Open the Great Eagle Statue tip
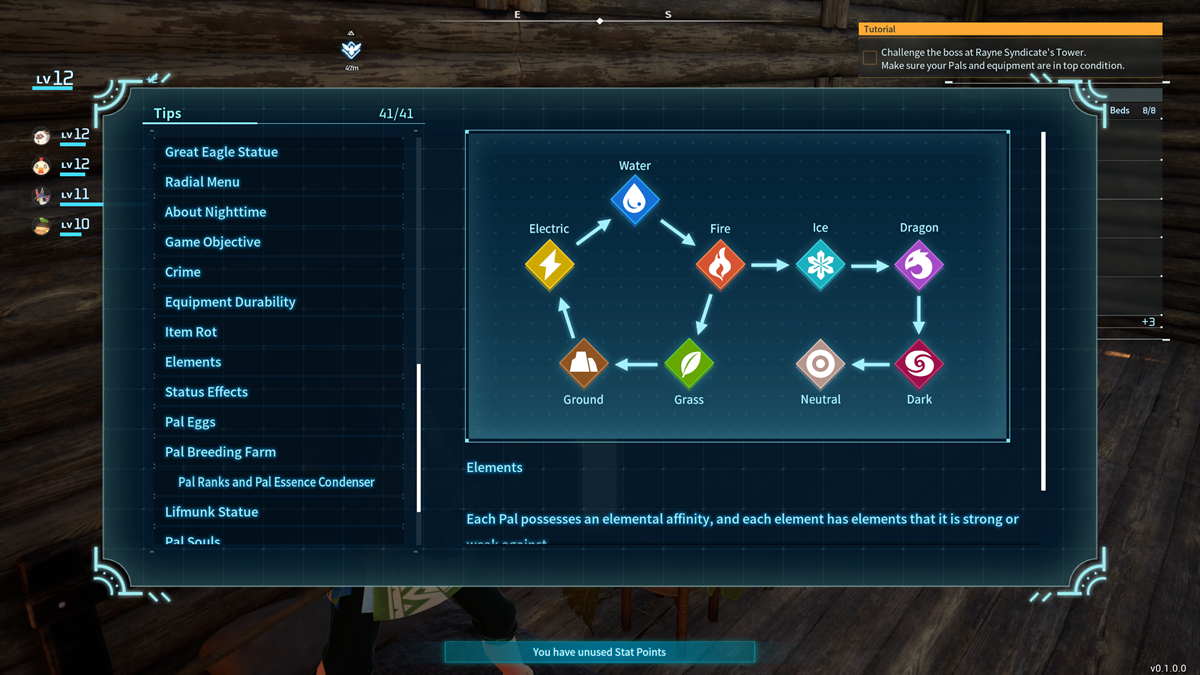 [221, 152]
